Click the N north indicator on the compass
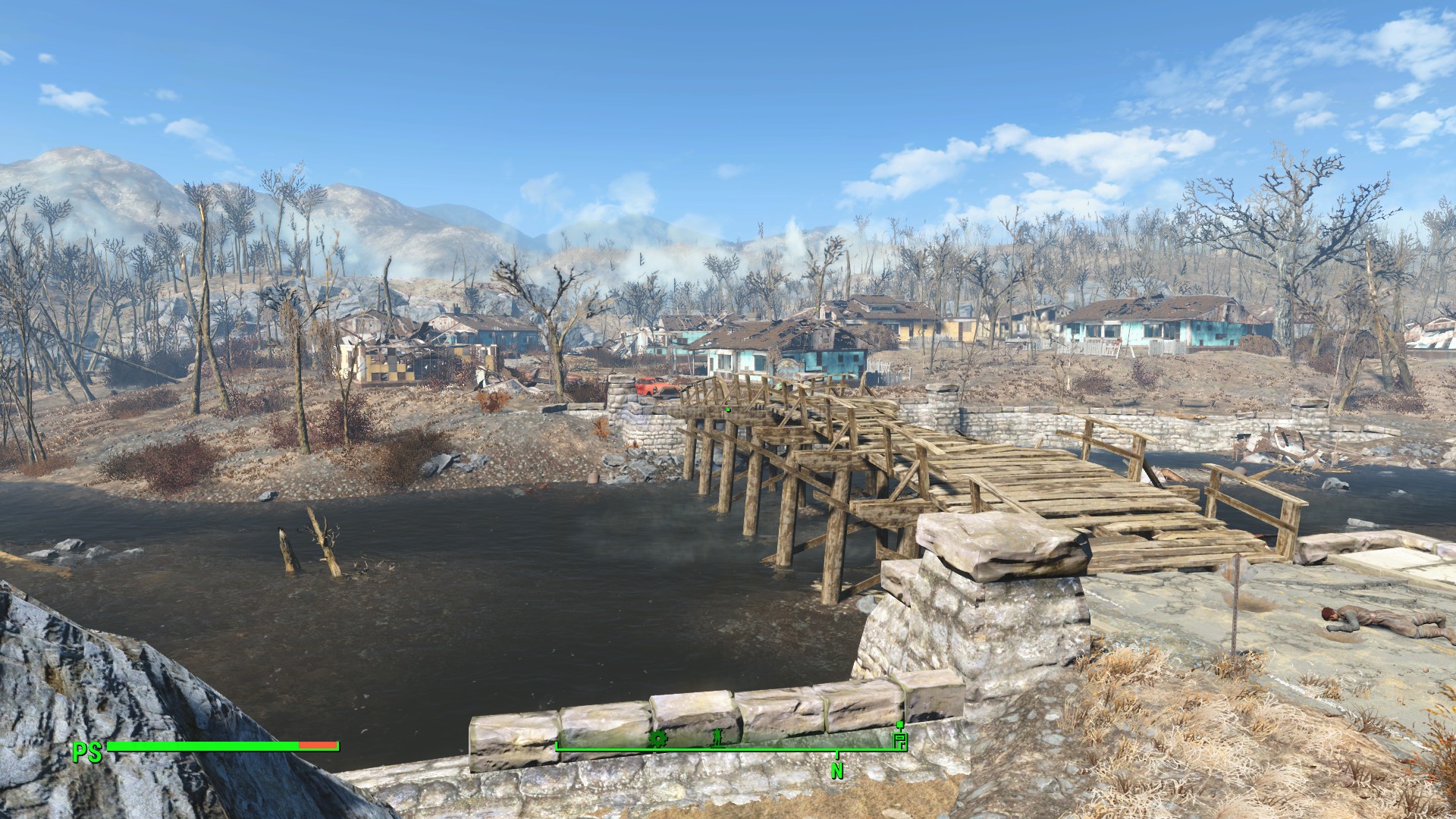Image resolution: width=1456 pixels, height=819 pixels. [837, 770]
